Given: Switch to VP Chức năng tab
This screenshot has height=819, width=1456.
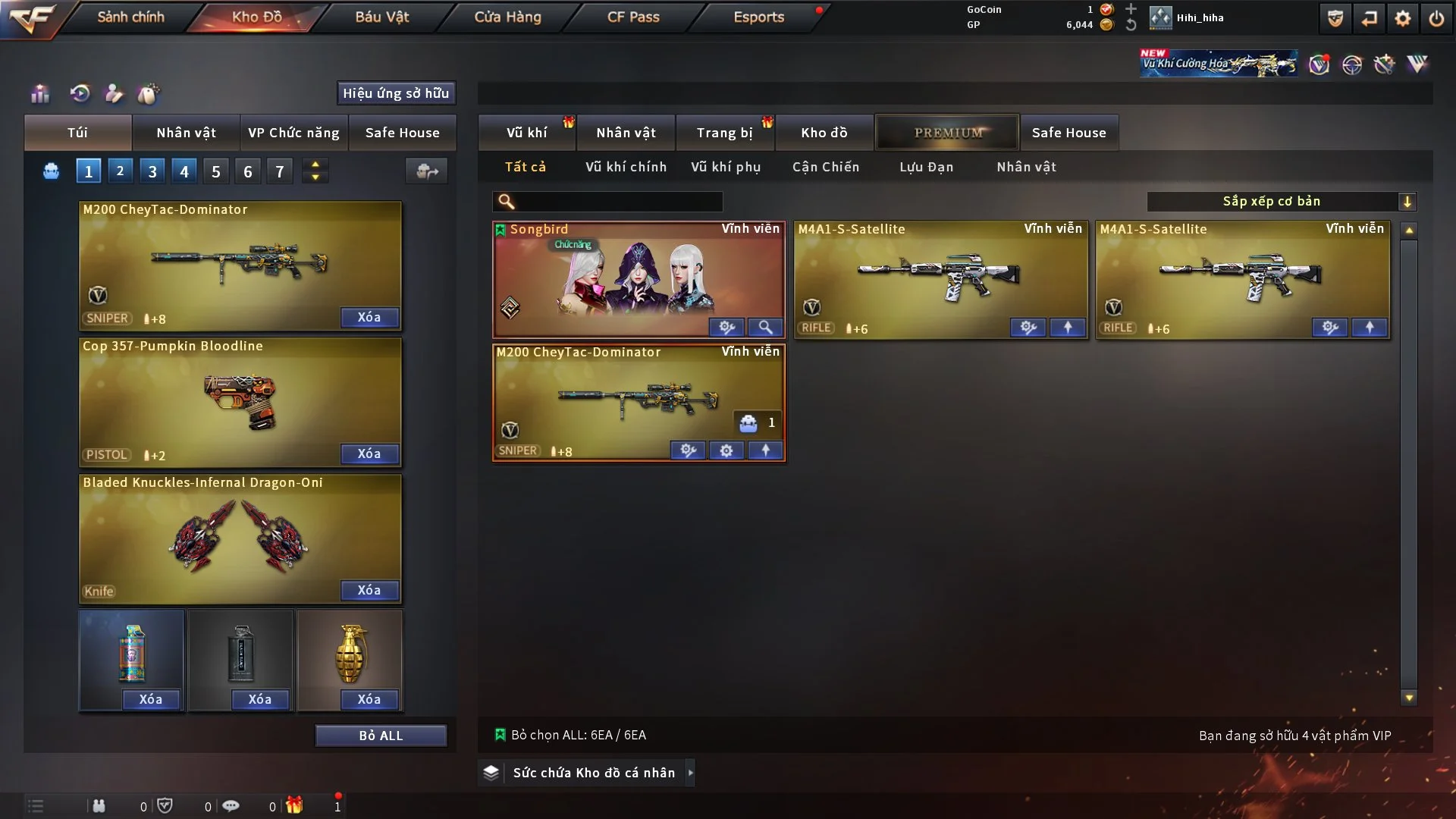Looking at the screenshot, I should [293, 133].
